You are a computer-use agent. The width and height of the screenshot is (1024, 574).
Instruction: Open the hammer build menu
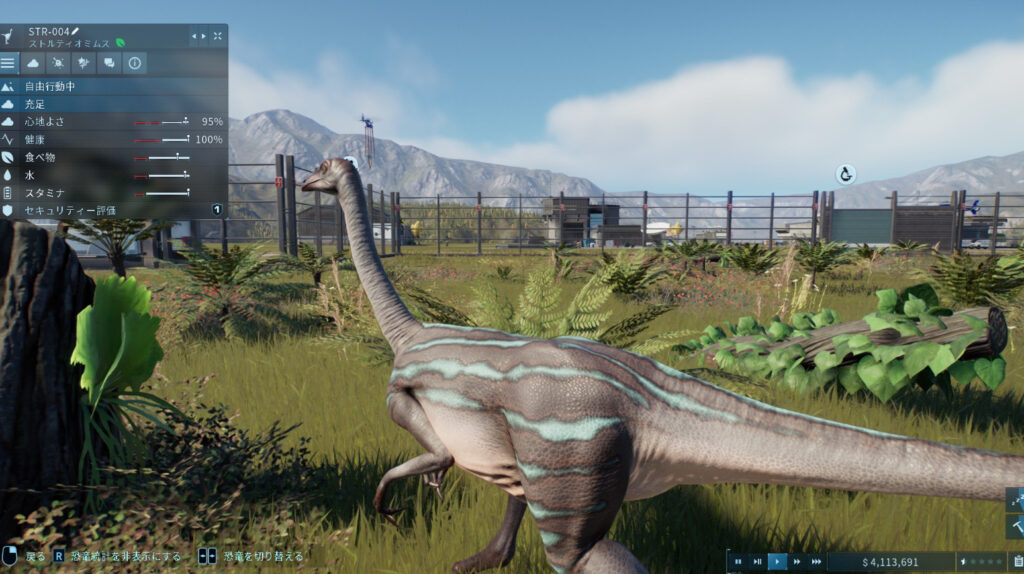pos(1016,525)
